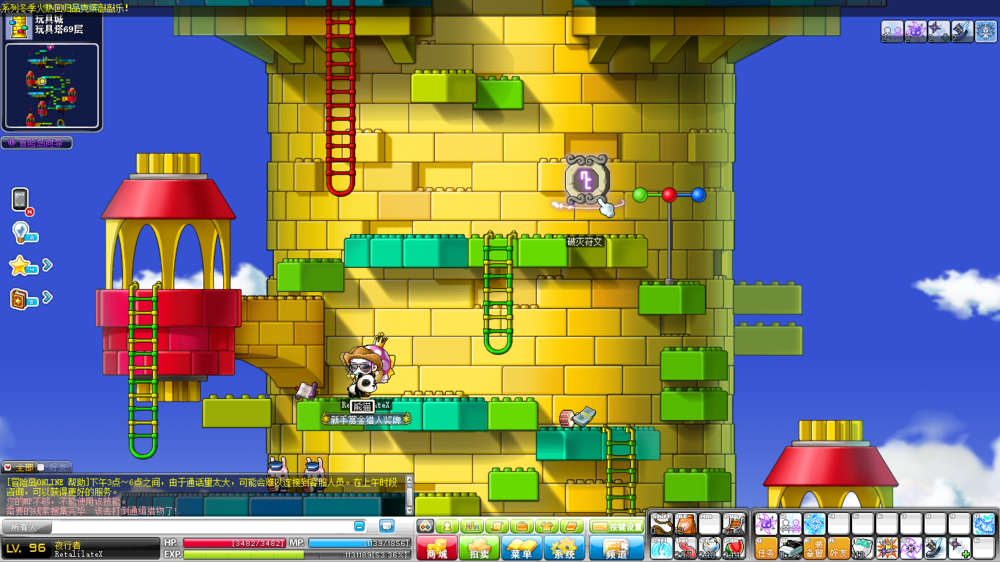
Task: Click the 碳灭符文 rune cursor prompt
Action: tap(586, 184)
